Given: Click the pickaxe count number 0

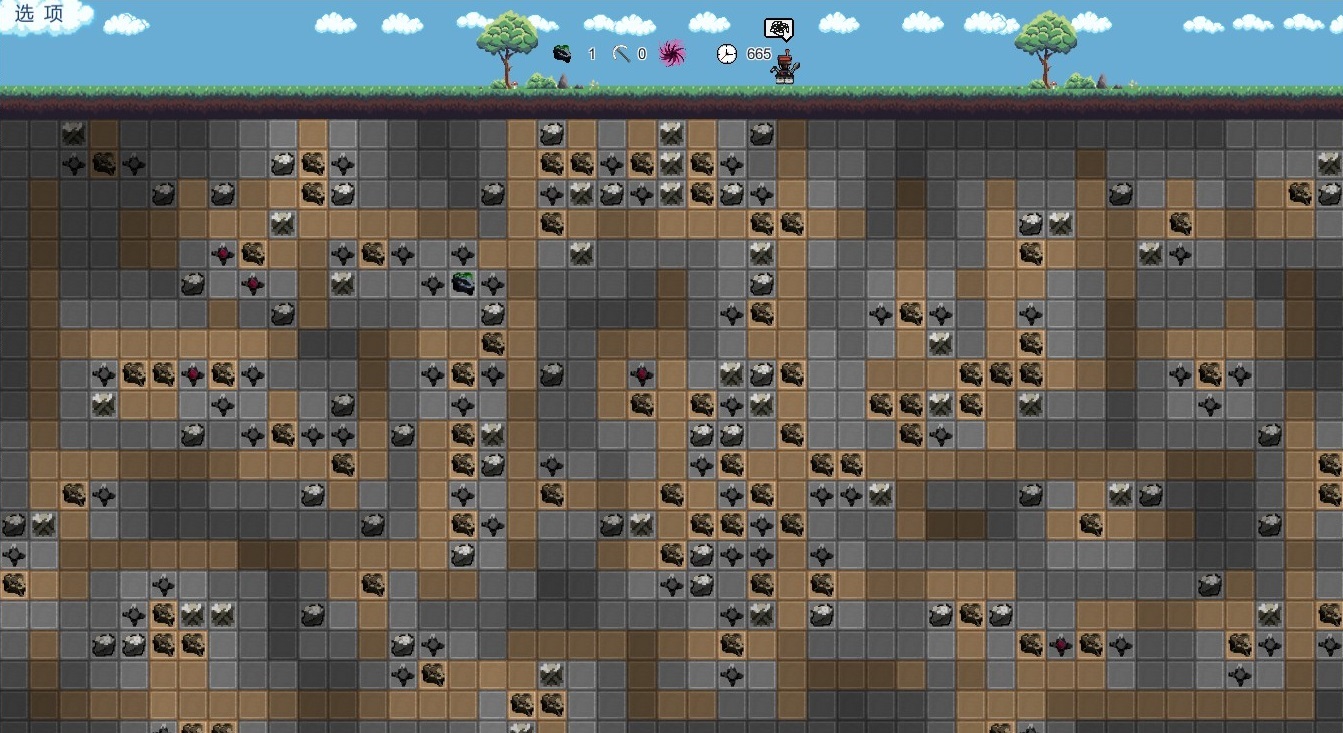Looking at the screenshot, I should point(640,54).
